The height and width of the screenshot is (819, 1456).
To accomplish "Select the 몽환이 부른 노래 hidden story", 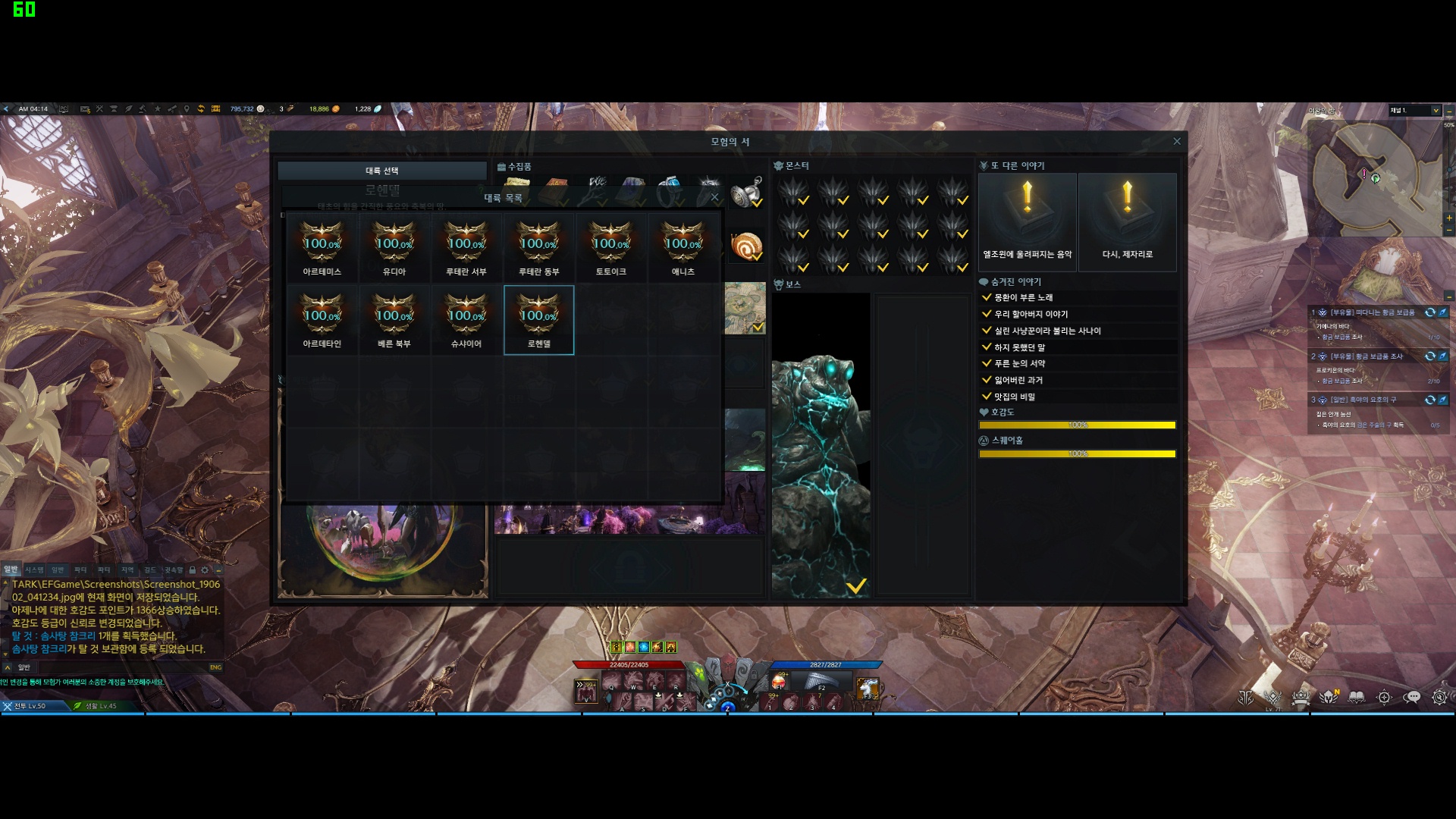I will point(1023,297).
